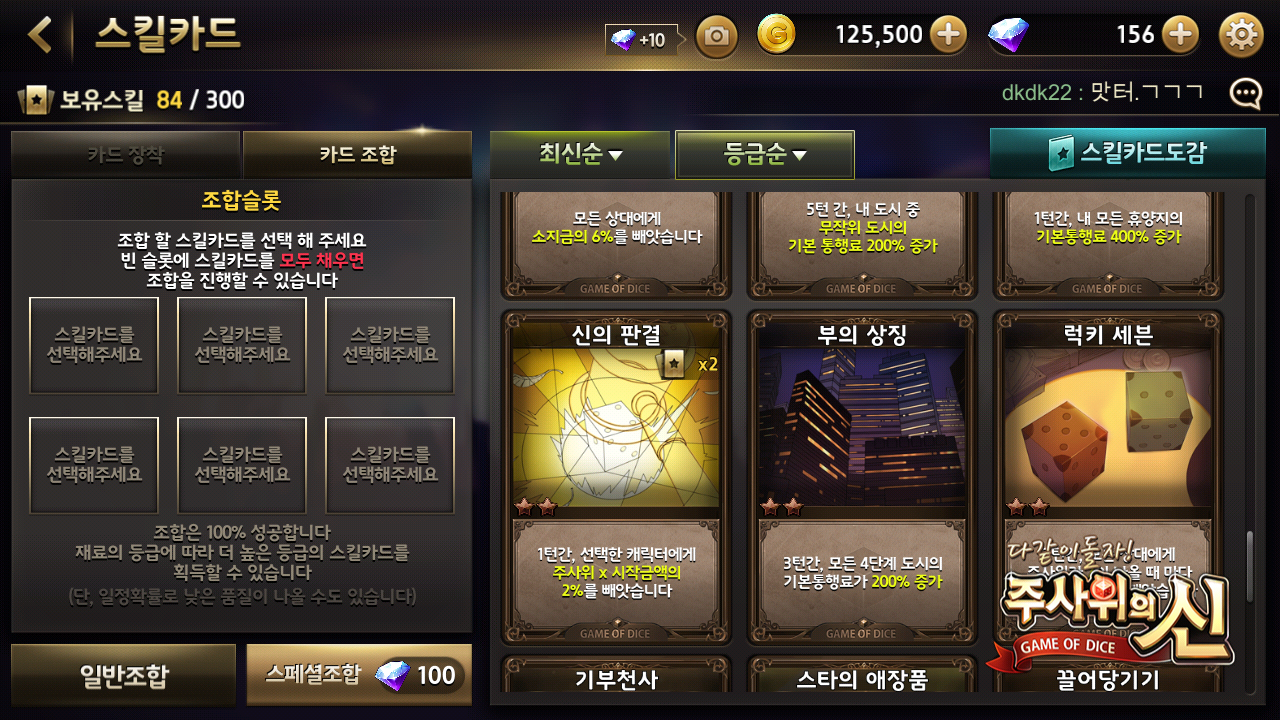This screenshot has width=1280, height=720.
Task: Select the 스타의 애장품 card
Action: [862, 677]
